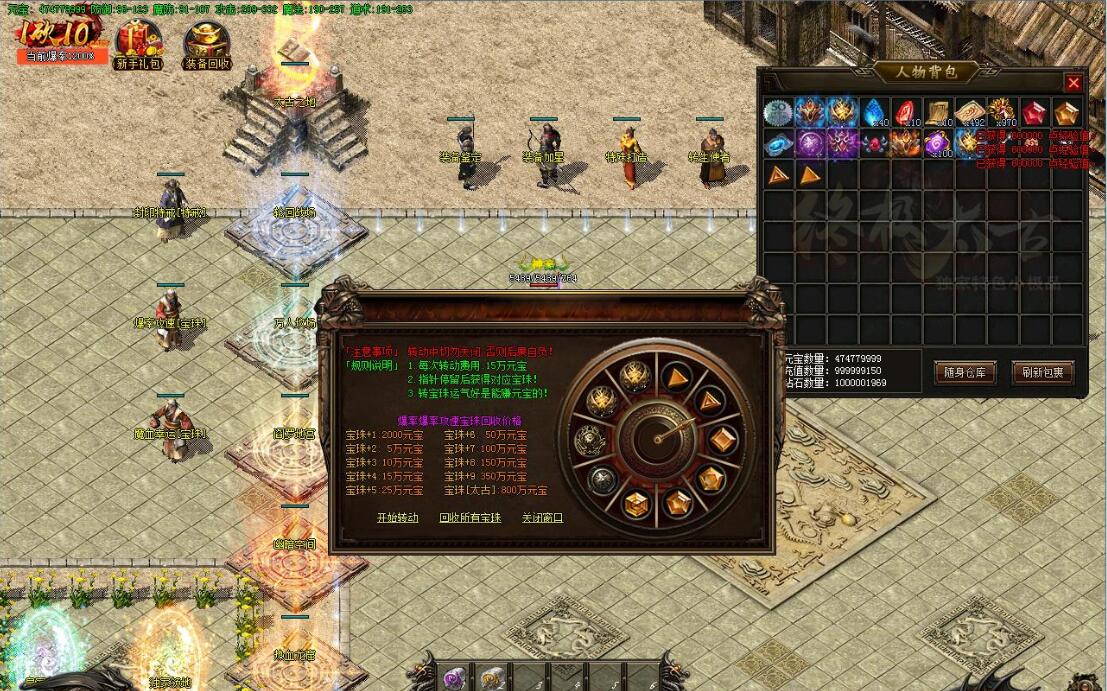Close the wheel dialog via 关闭窗口
The width and height of the screenshot is (1107, 691).
(542, 518)
